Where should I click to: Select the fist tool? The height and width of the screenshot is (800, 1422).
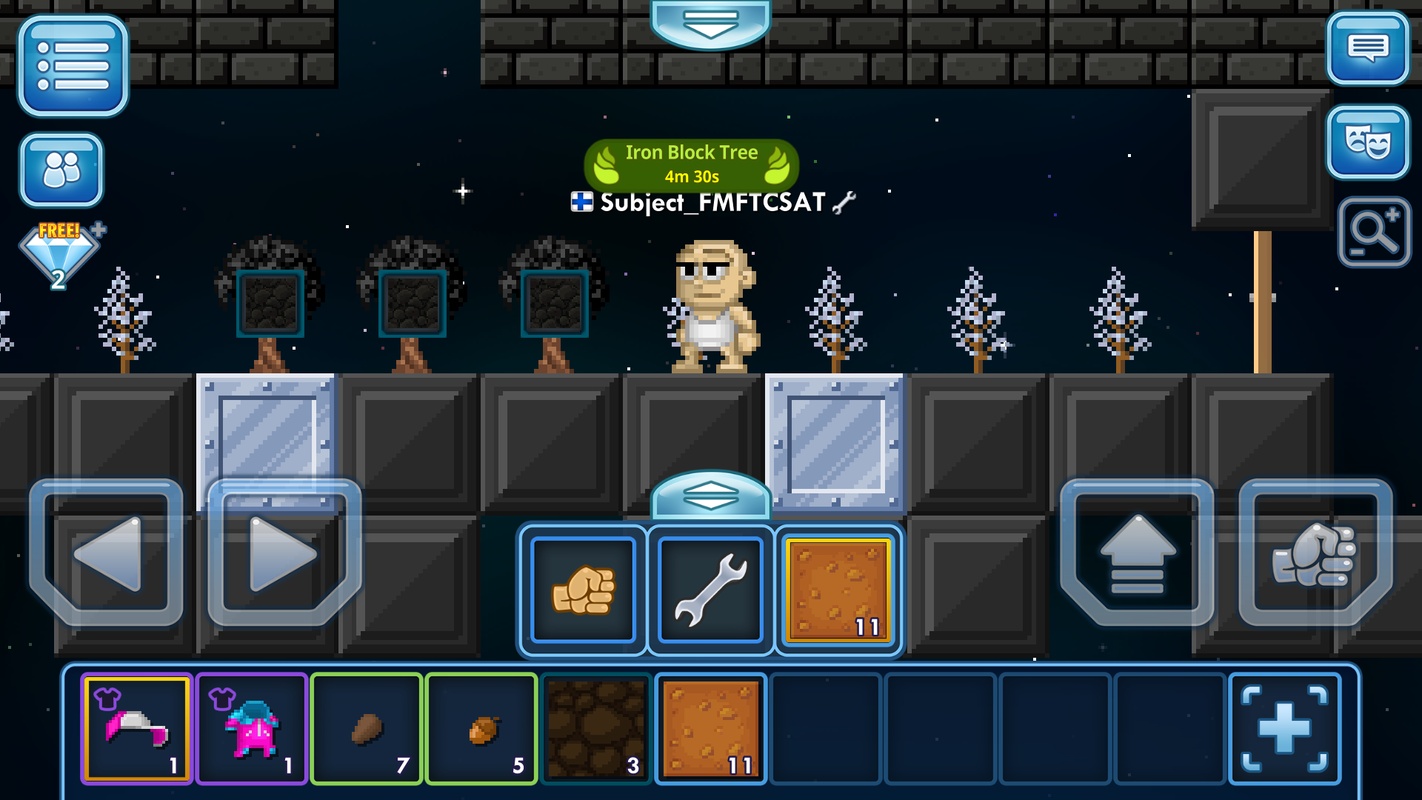(583, 590)
